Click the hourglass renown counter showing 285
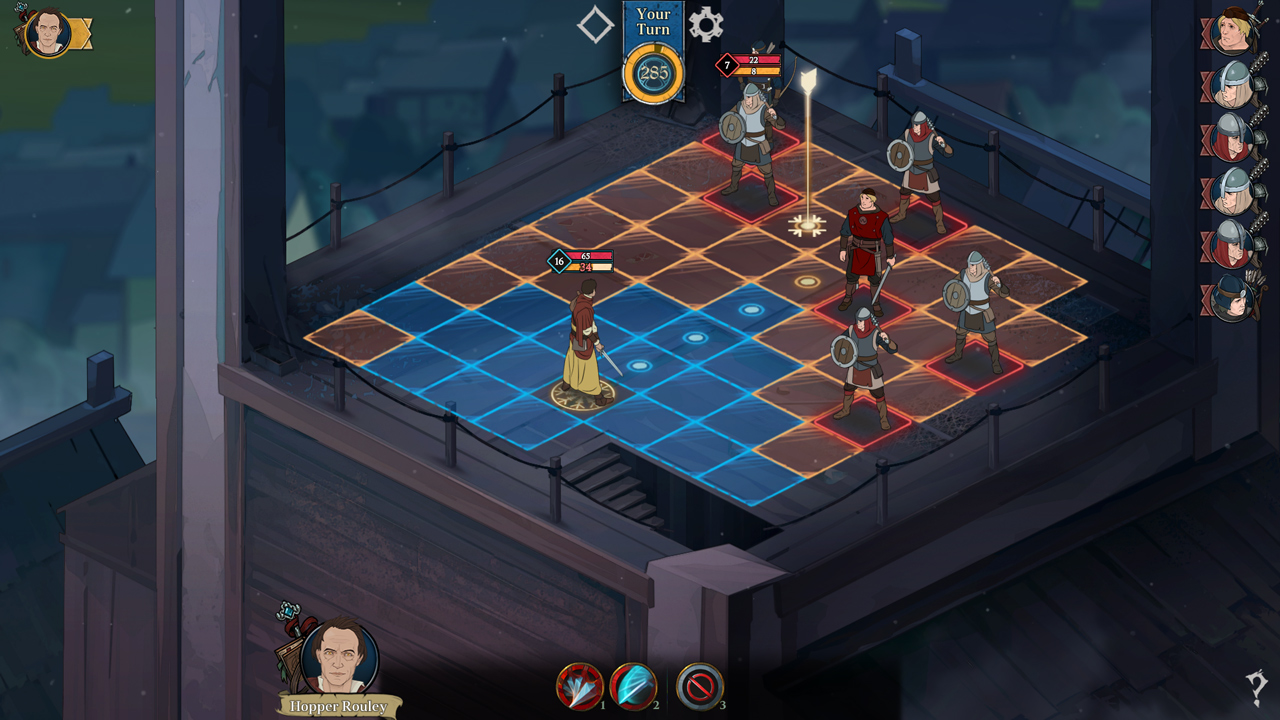Screen dimensions: 1280x720 tap(655, 73)
